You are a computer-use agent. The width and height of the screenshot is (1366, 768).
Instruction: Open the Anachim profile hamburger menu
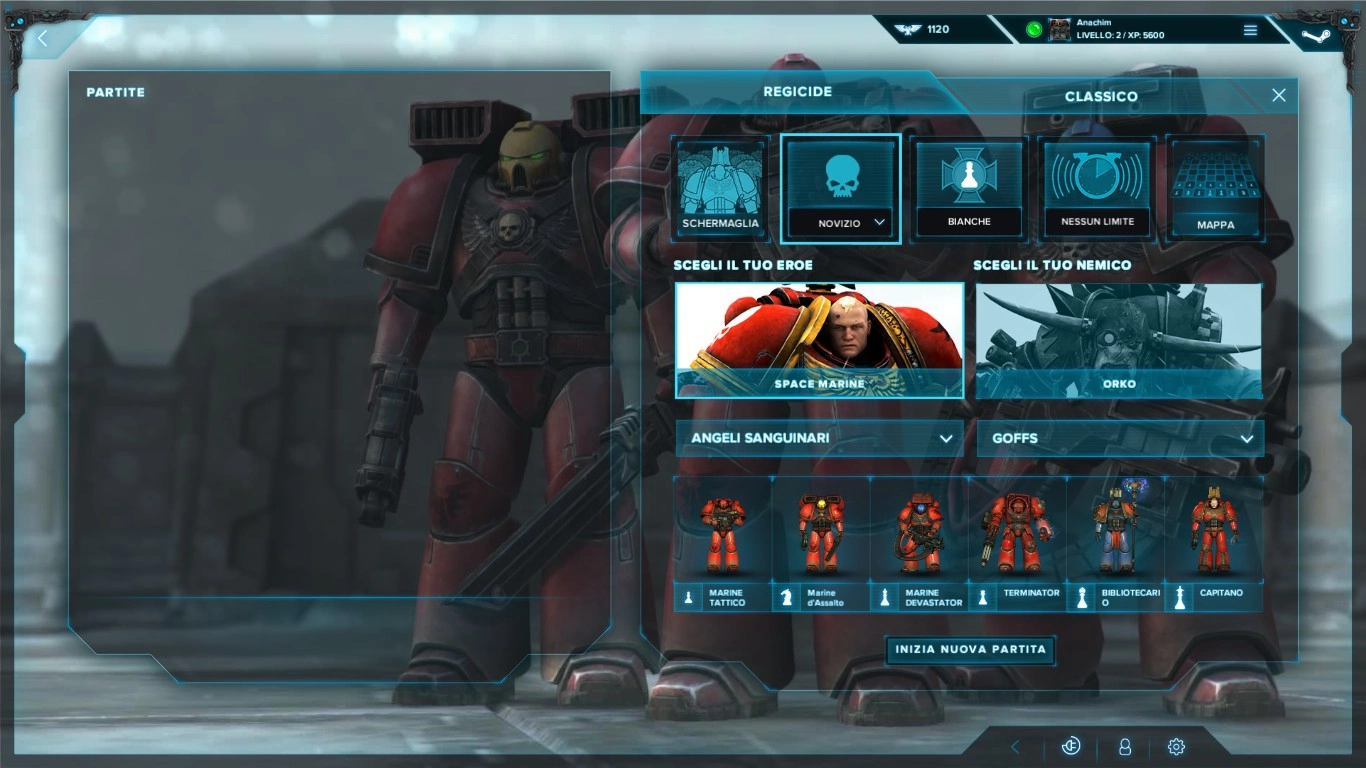(1250, 30)
